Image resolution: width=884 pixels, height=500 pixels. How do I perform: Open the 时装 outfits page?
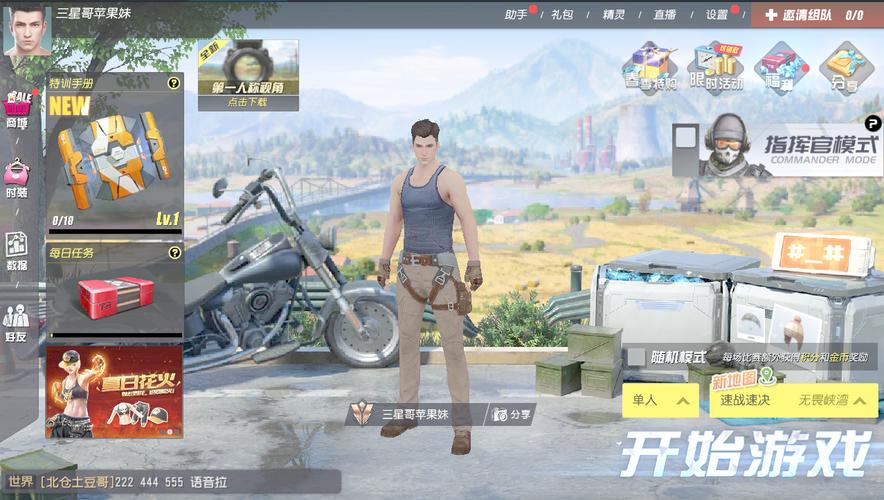(x=17, y=180)
